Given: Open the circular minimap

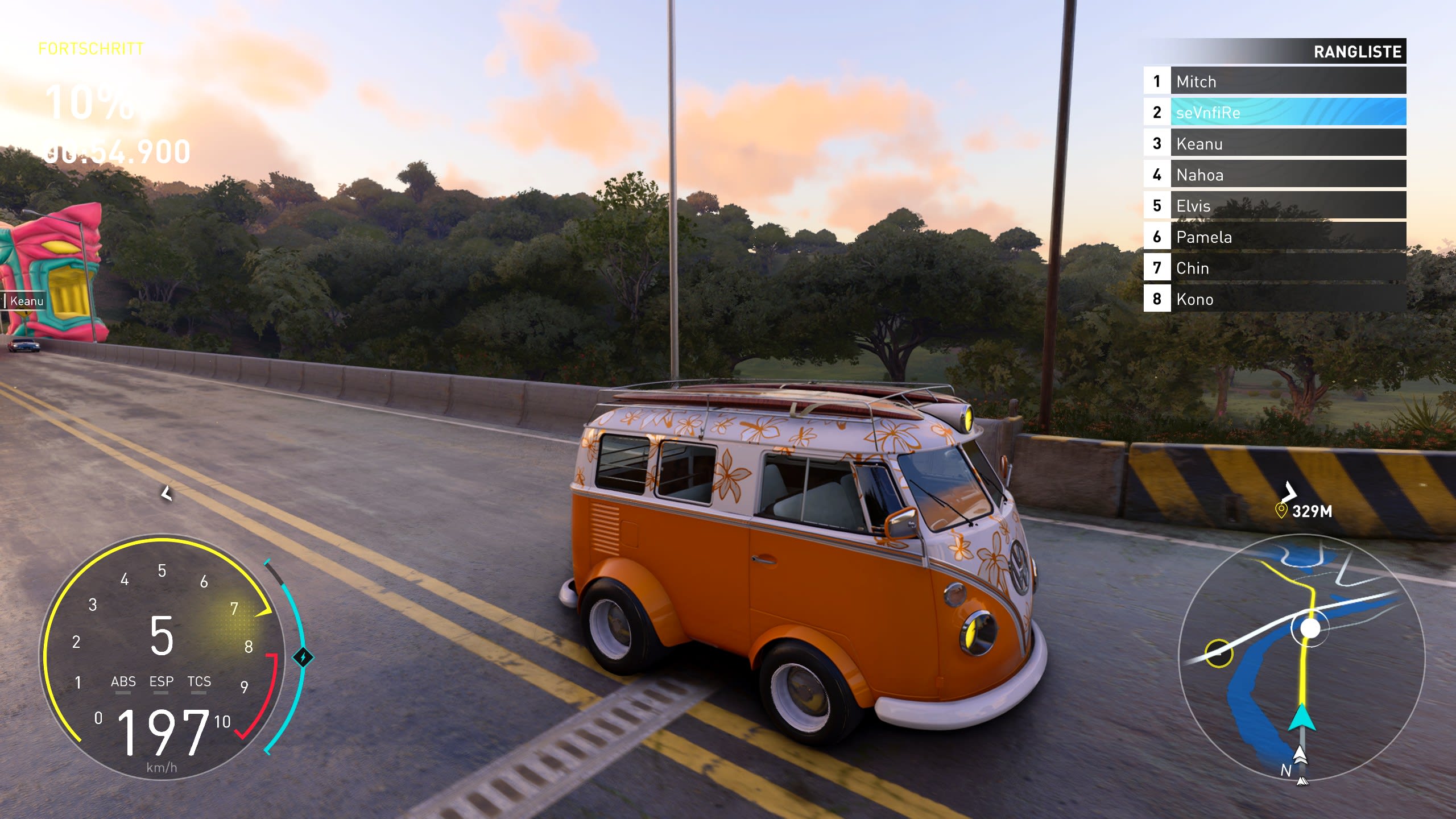Looking at the screenshot, I should point(1301,657).
